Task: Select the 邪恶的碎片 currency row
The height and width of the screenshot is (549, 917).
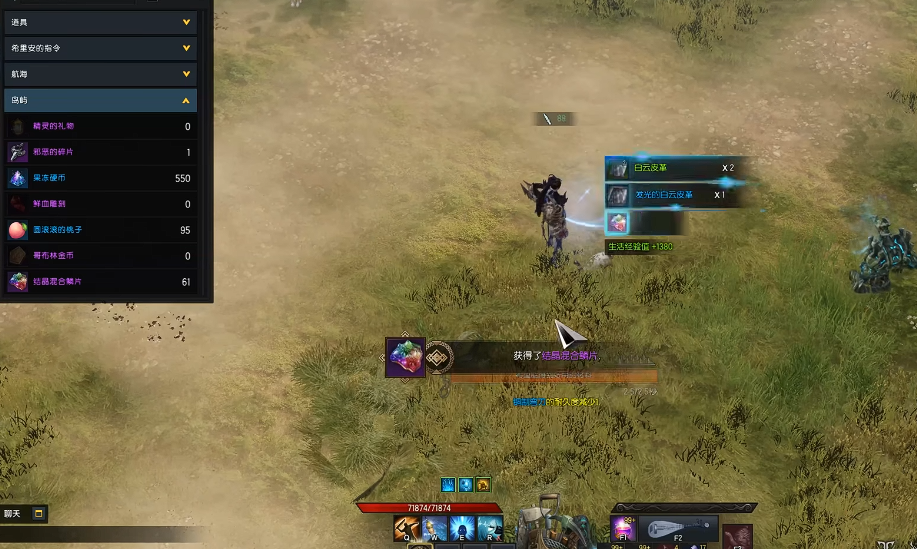Action: (100, 152)
